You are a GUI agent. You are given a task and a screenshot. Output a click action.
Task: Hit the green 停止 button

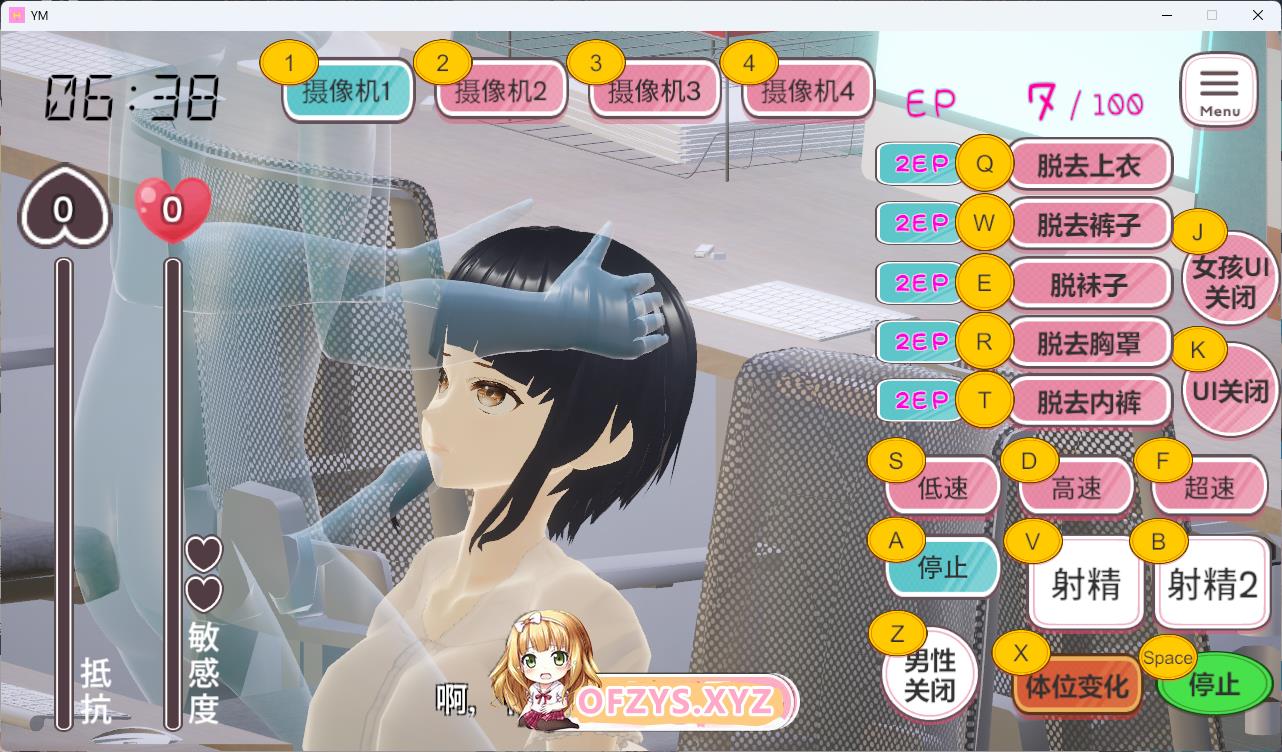pos(1215,685)
